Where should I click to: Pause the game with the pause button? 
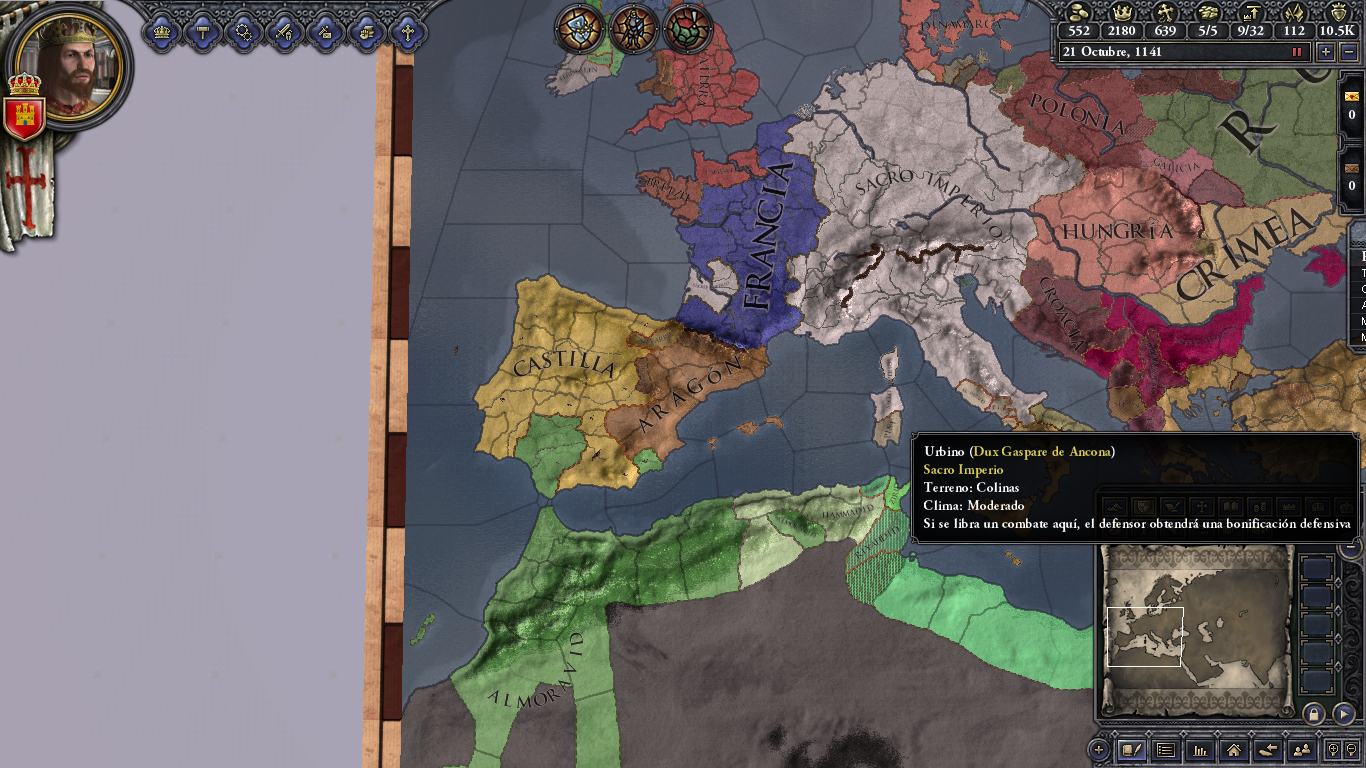coord(1297,52)
